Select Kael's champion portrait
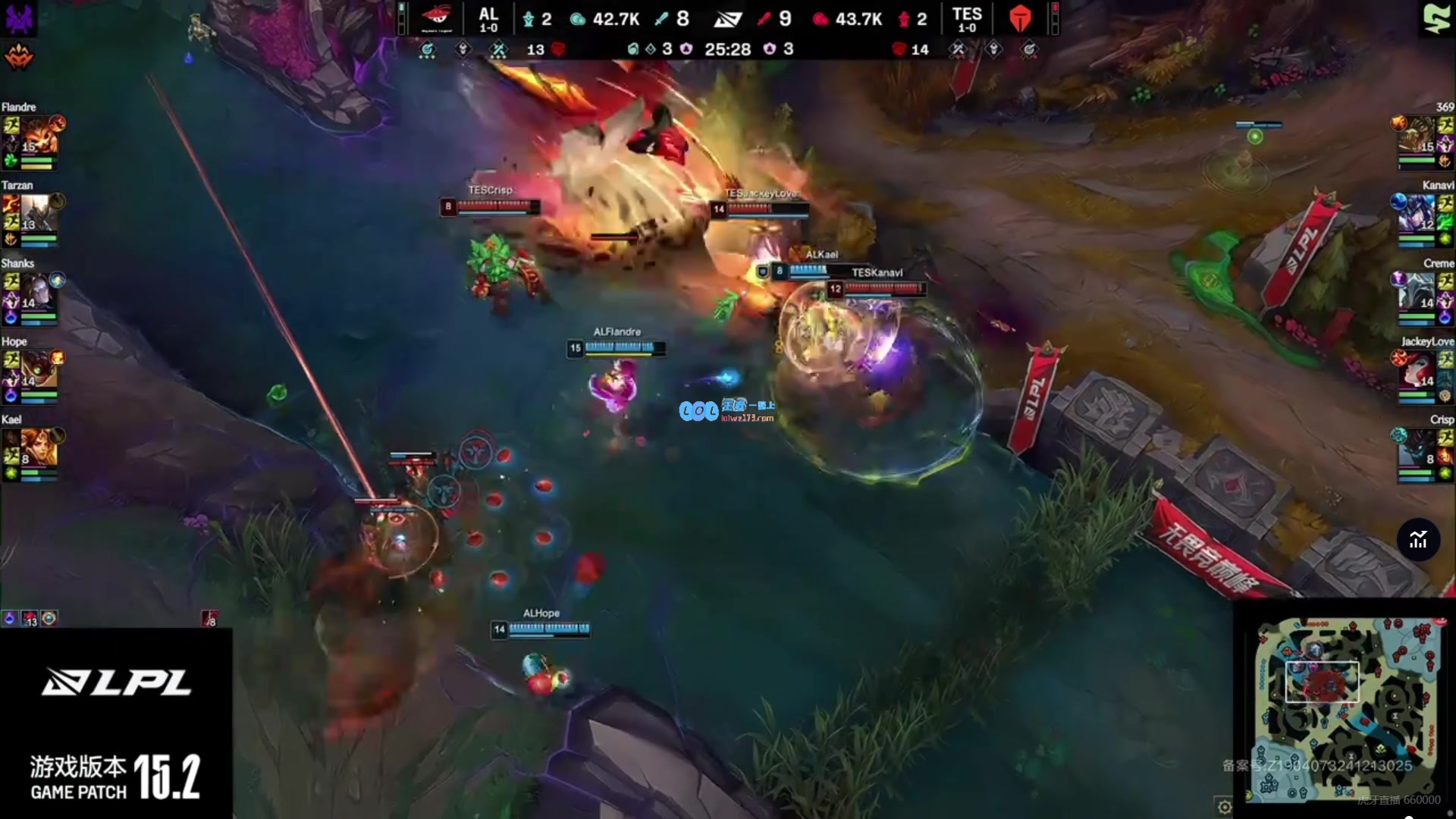 tap(35, 447)
